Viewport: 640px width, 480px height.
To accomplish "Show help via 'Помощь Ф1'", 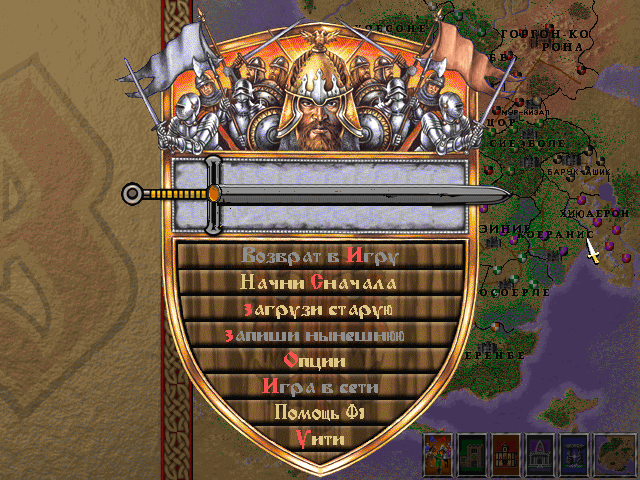I will click(x=319, y=412).
